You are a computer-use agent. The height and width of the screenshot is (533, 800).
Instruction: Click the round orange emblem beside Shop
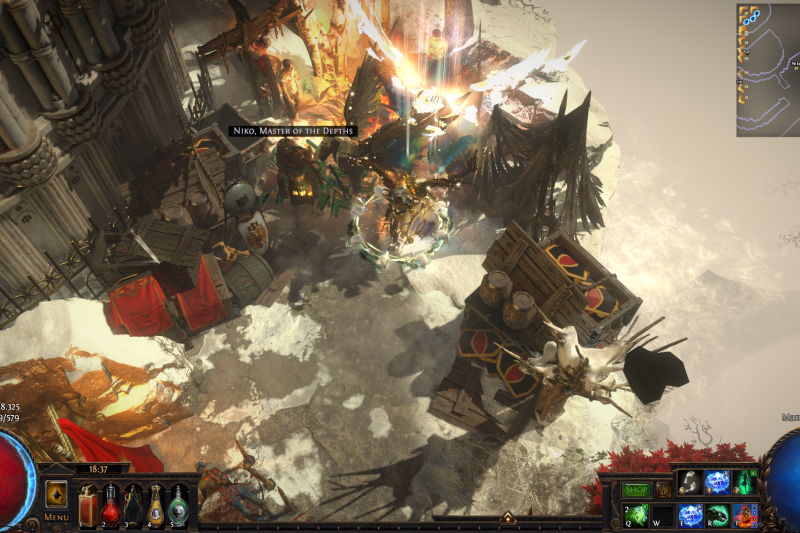[663, 490]
